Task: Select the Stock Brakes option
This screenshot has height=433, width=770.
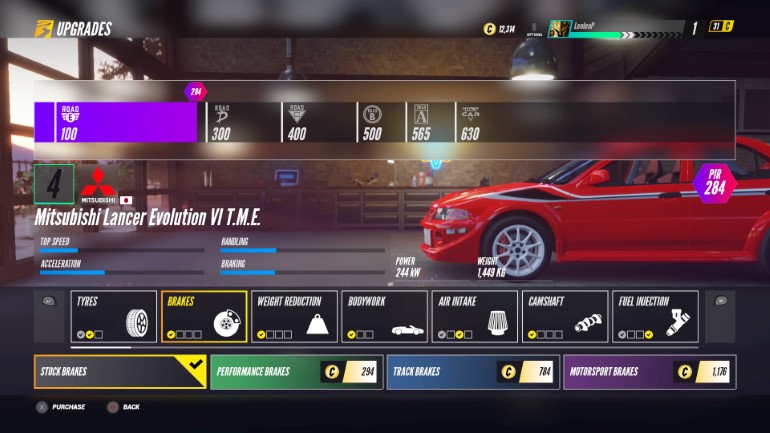Action: [120, 372]
